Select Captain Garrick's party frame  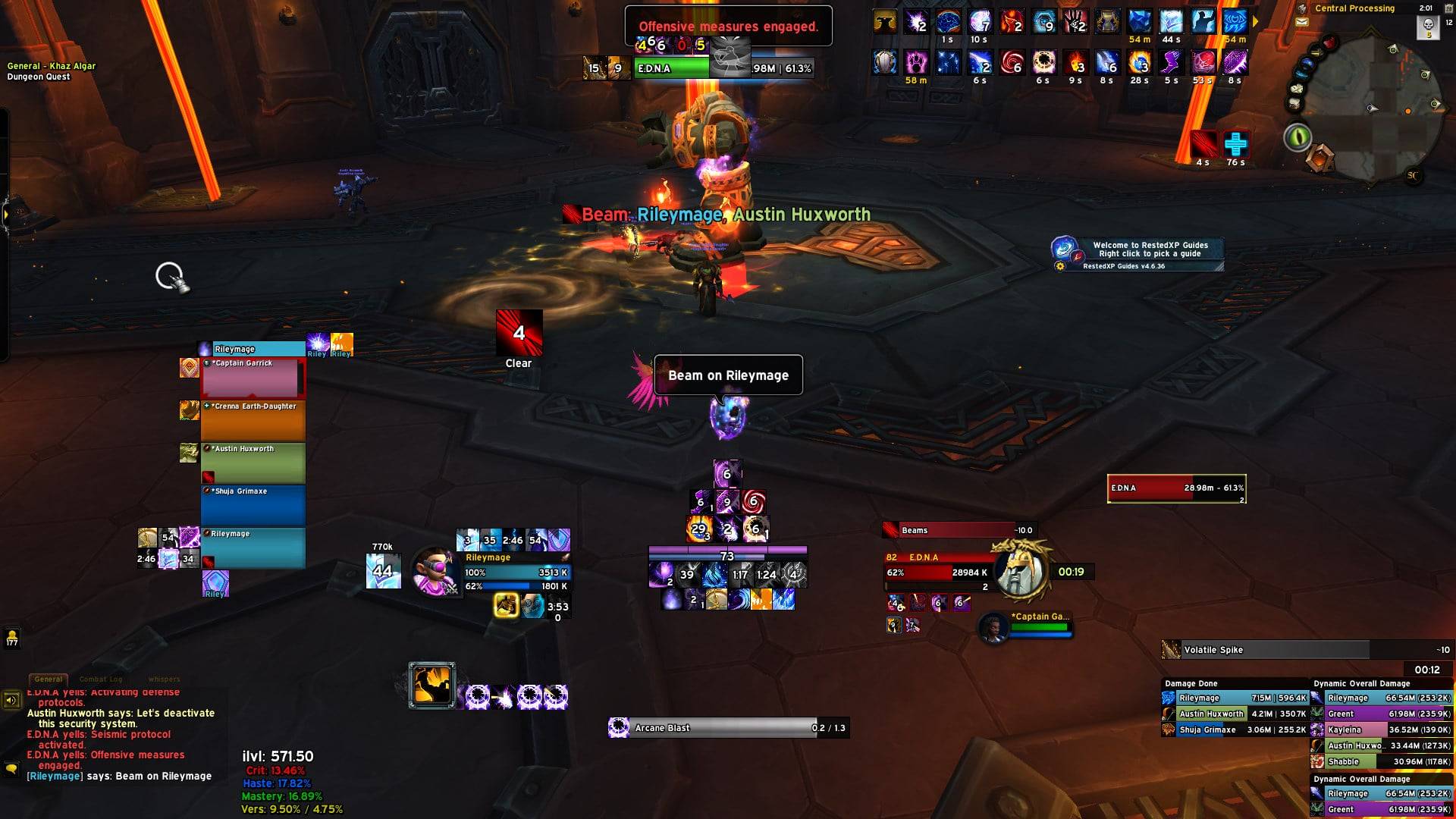(x=253, y=378)
